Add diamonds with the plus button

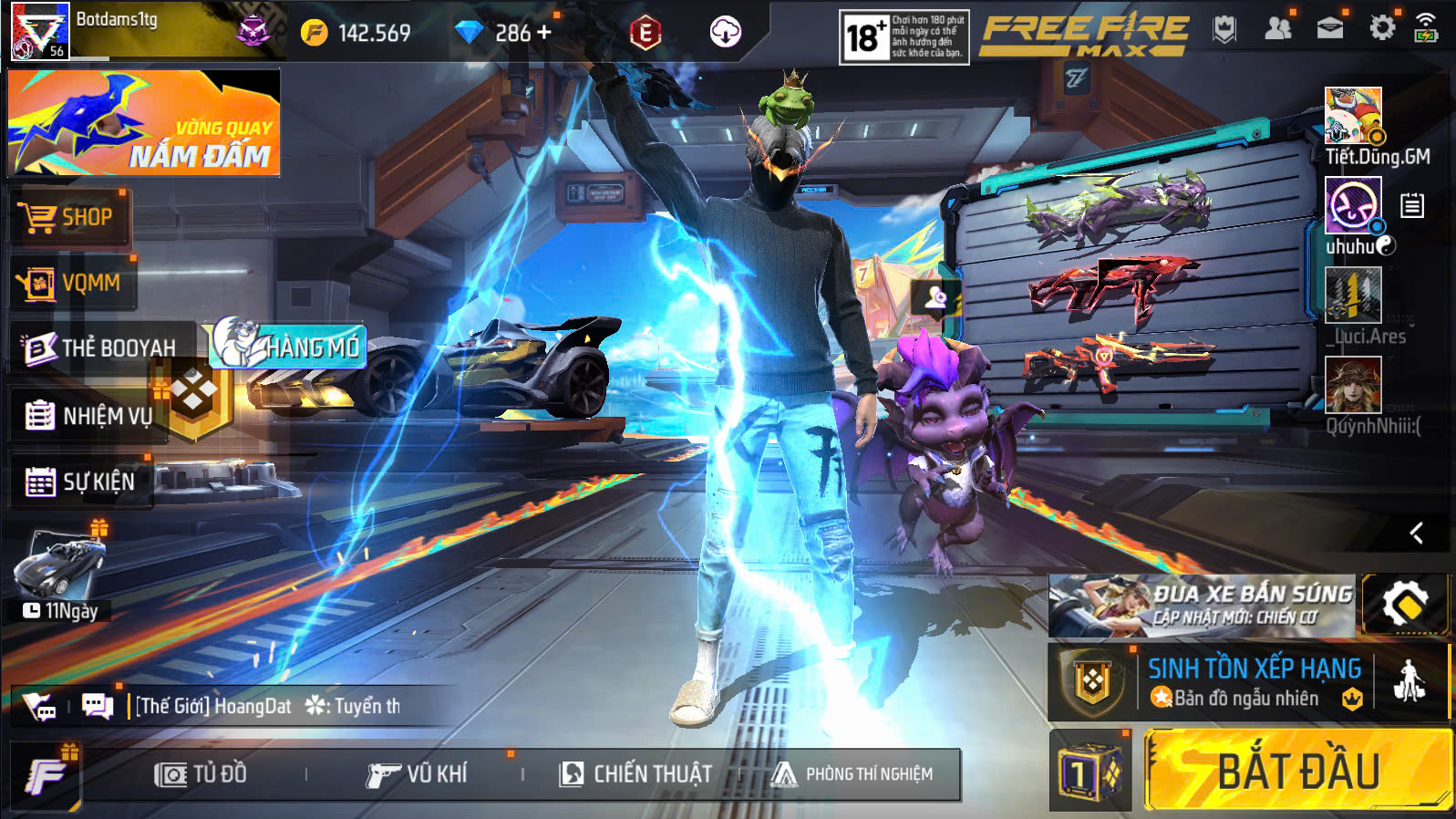pyautogui.click(x=544, y=33)
